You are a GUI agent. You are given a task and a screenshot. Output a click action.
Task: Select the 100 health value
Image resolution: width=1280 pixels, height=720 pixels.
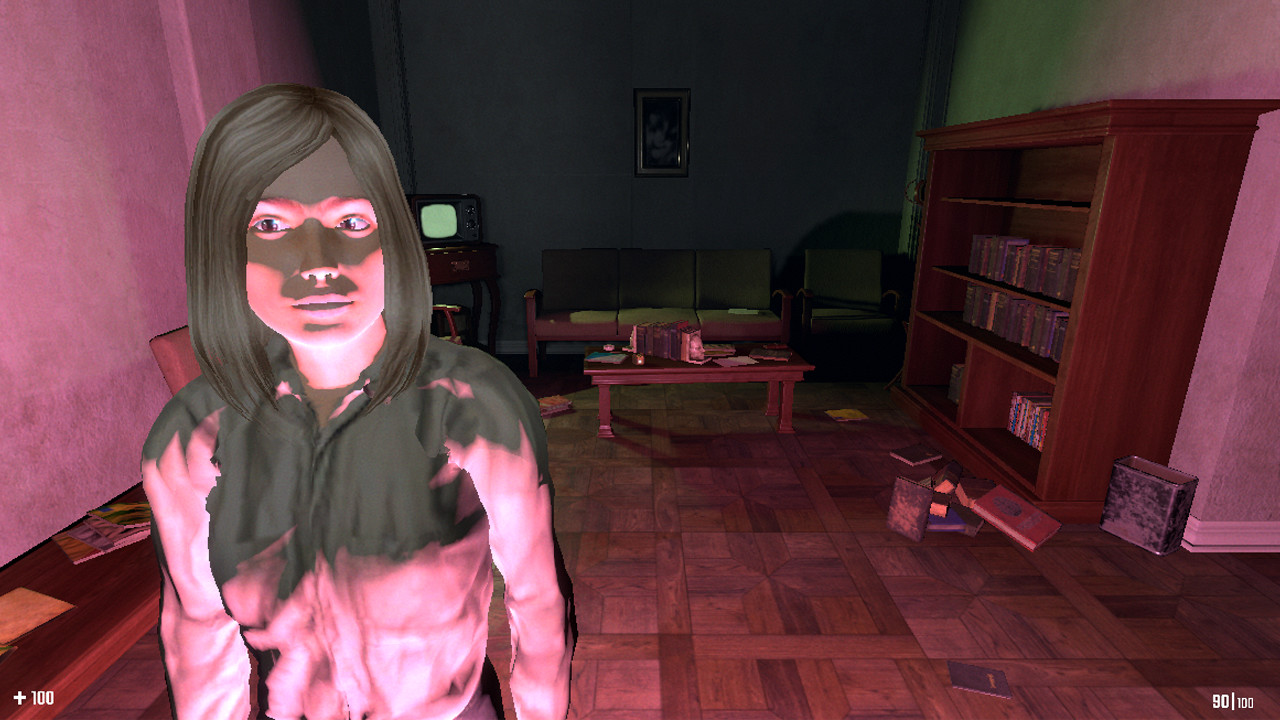tap(43, 698)
